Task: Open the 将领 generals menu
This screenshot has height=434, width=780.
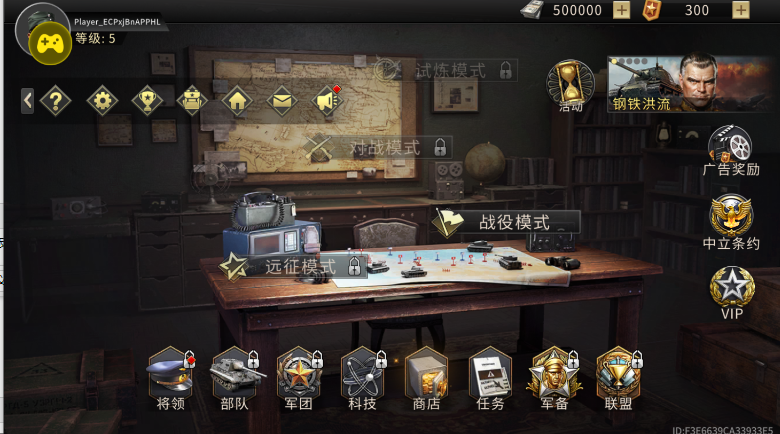Action: click(170, 379)
